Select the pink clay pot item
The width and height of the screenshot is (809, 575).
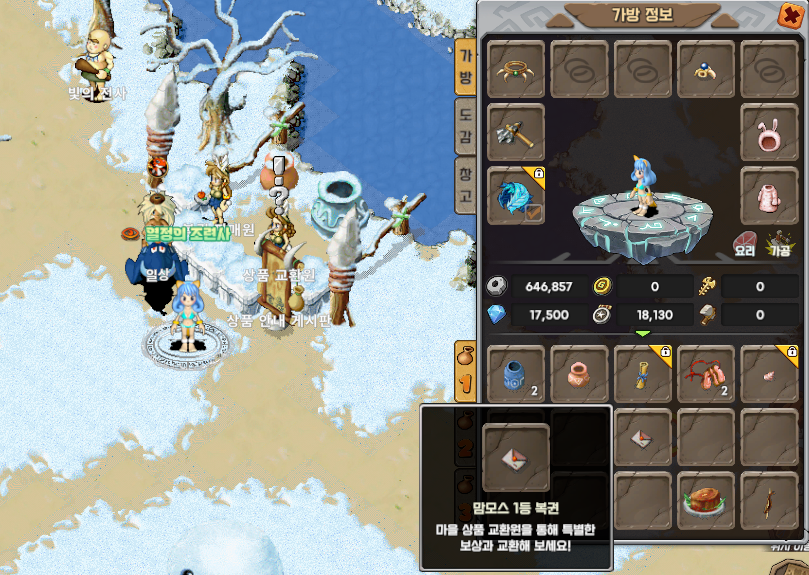579,374
